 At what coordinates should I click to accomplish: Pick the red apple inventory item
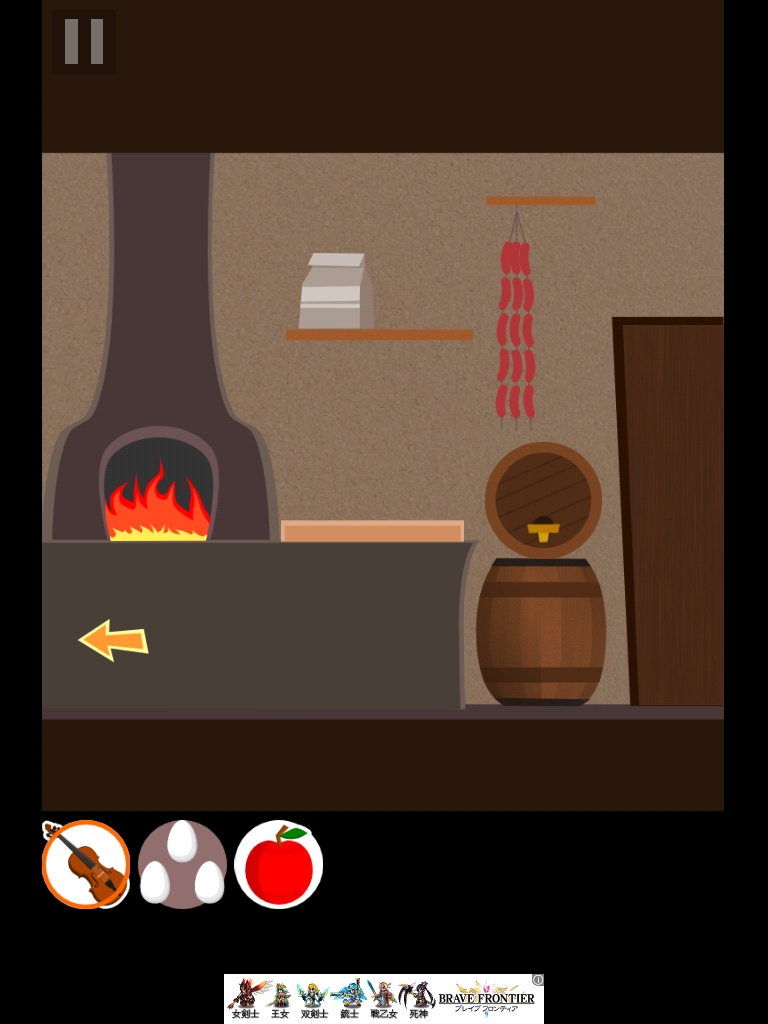point(278,864)
